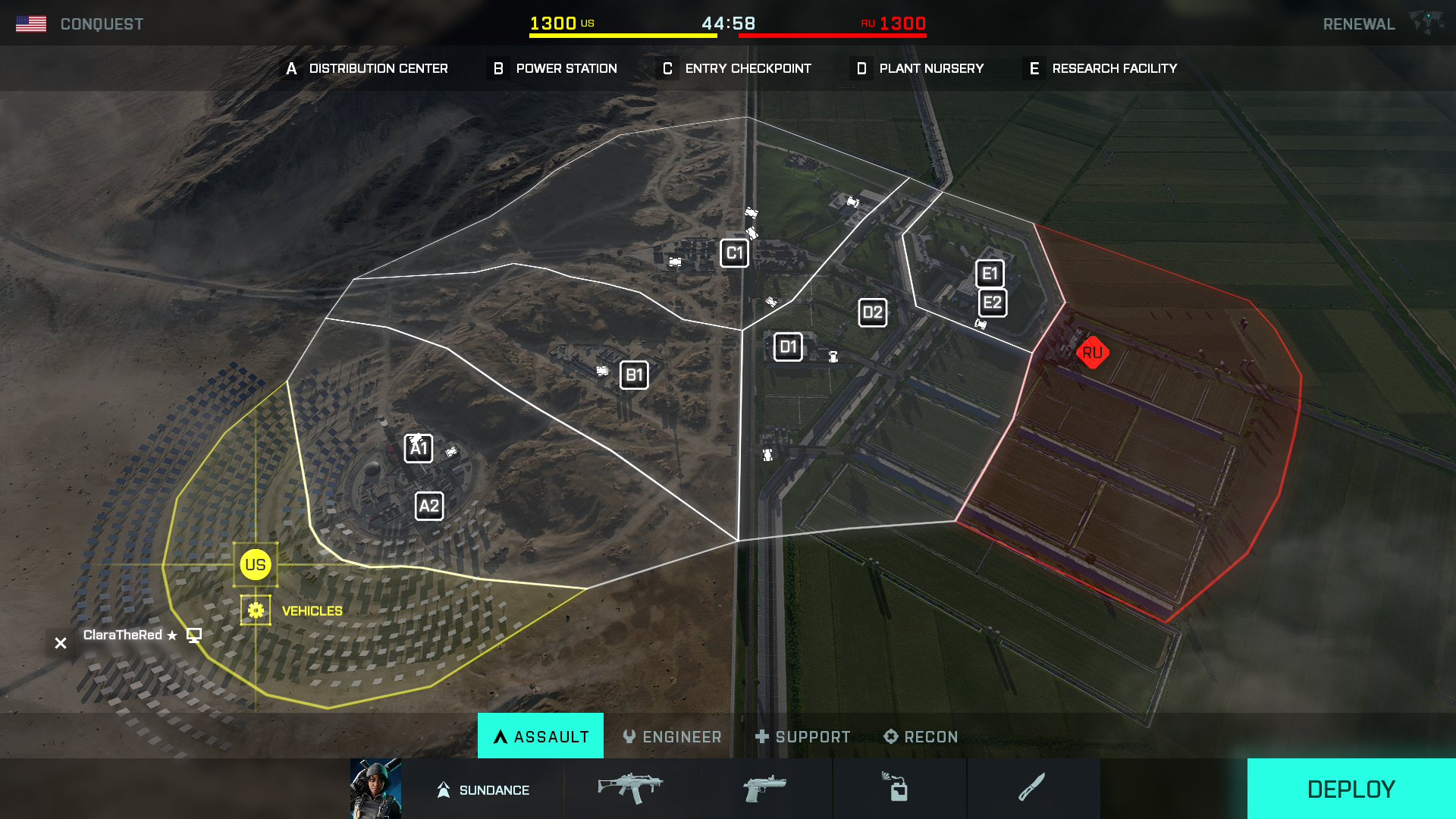
Task: Select capture point E2 on map
Action: click(992, 303)
